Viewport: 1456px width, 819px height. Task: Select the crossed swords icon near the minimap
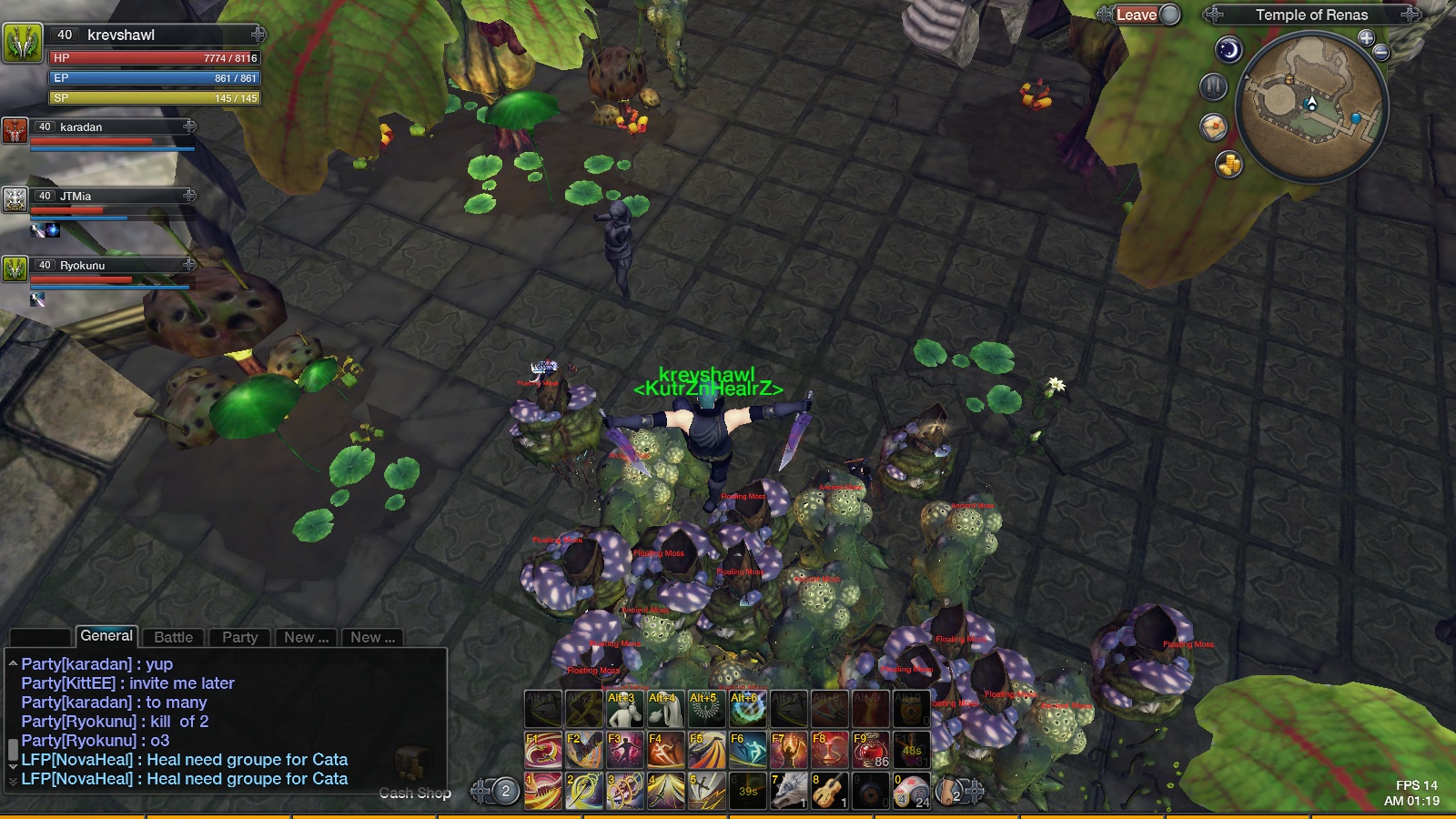point(1214,88)
